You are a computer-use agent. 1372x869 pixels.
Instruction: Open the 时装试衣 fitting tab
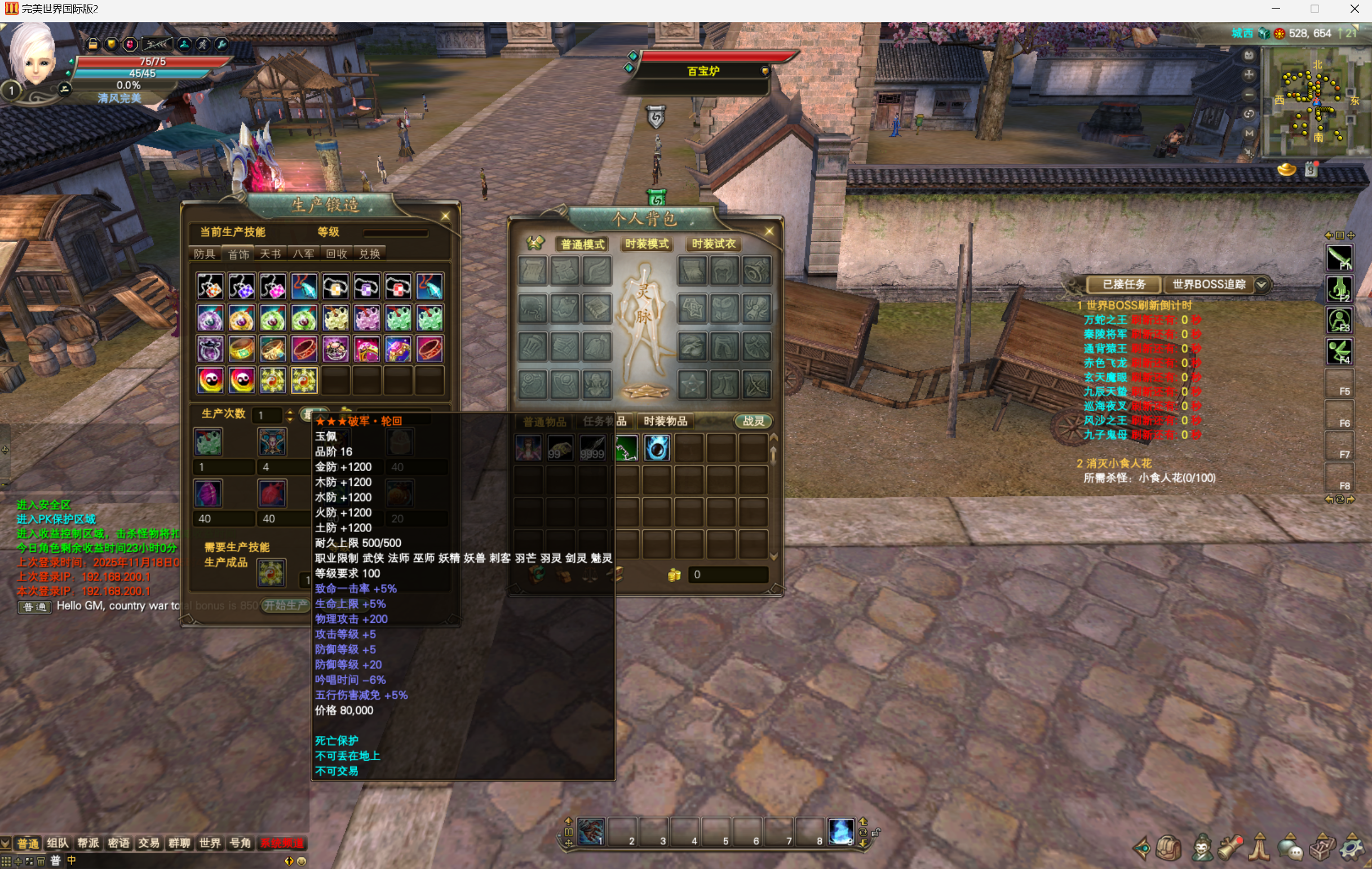714,244
